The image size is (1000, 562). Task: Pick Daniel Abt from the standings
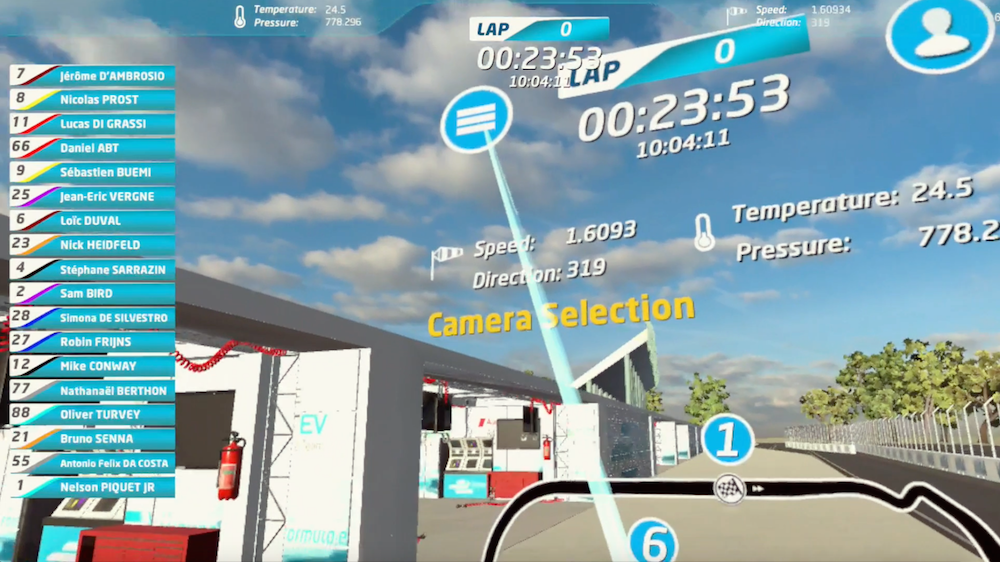[92, 147]
